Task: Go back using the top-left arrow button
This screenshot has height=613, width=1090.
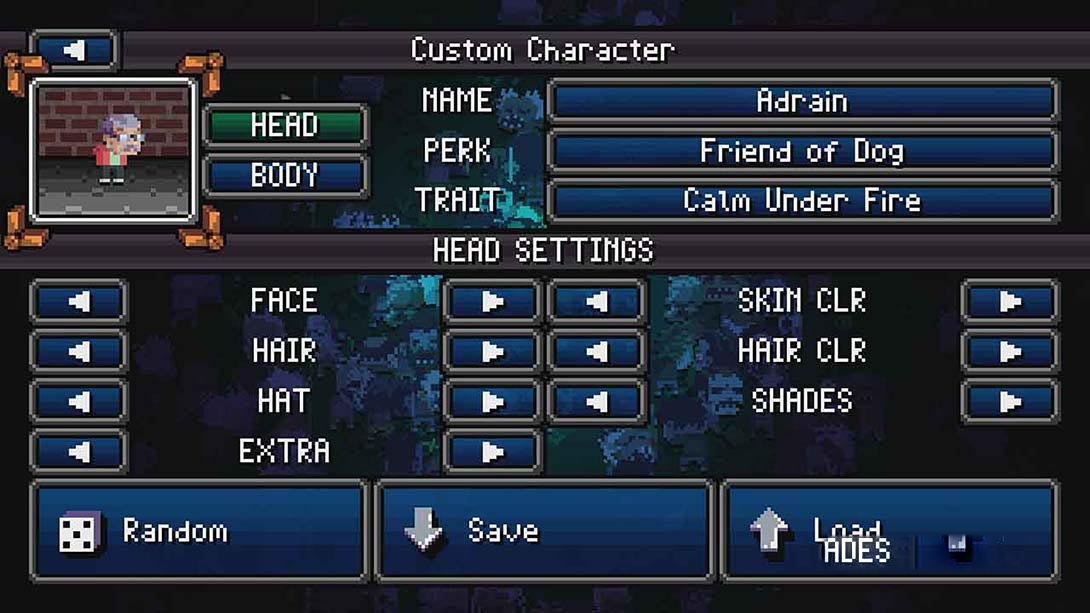Action: [x=75, y=50]
